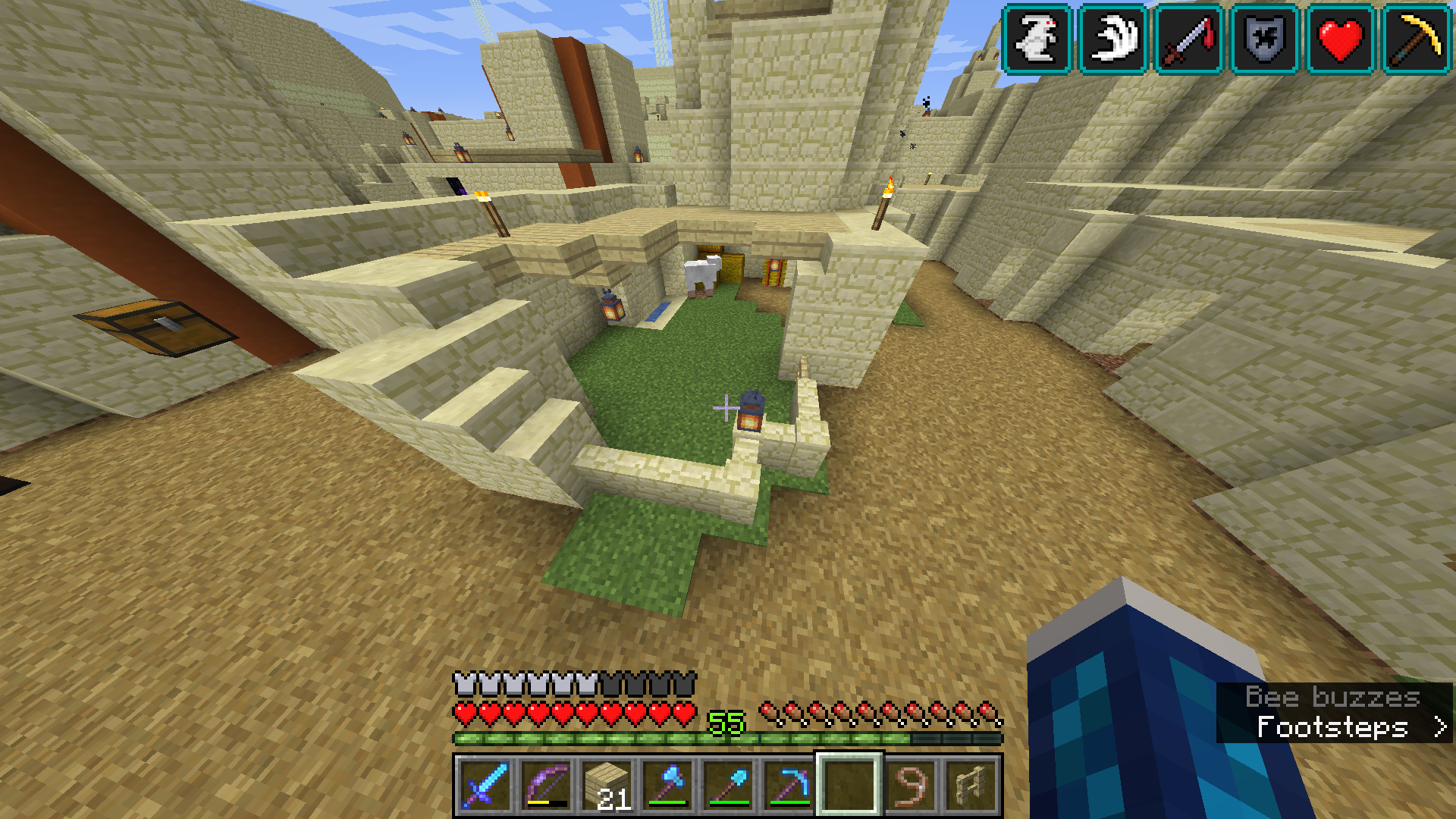1456x819 pixels.
Task: Click the Regeneration heart effect icon
Action: click(1340, 39)
